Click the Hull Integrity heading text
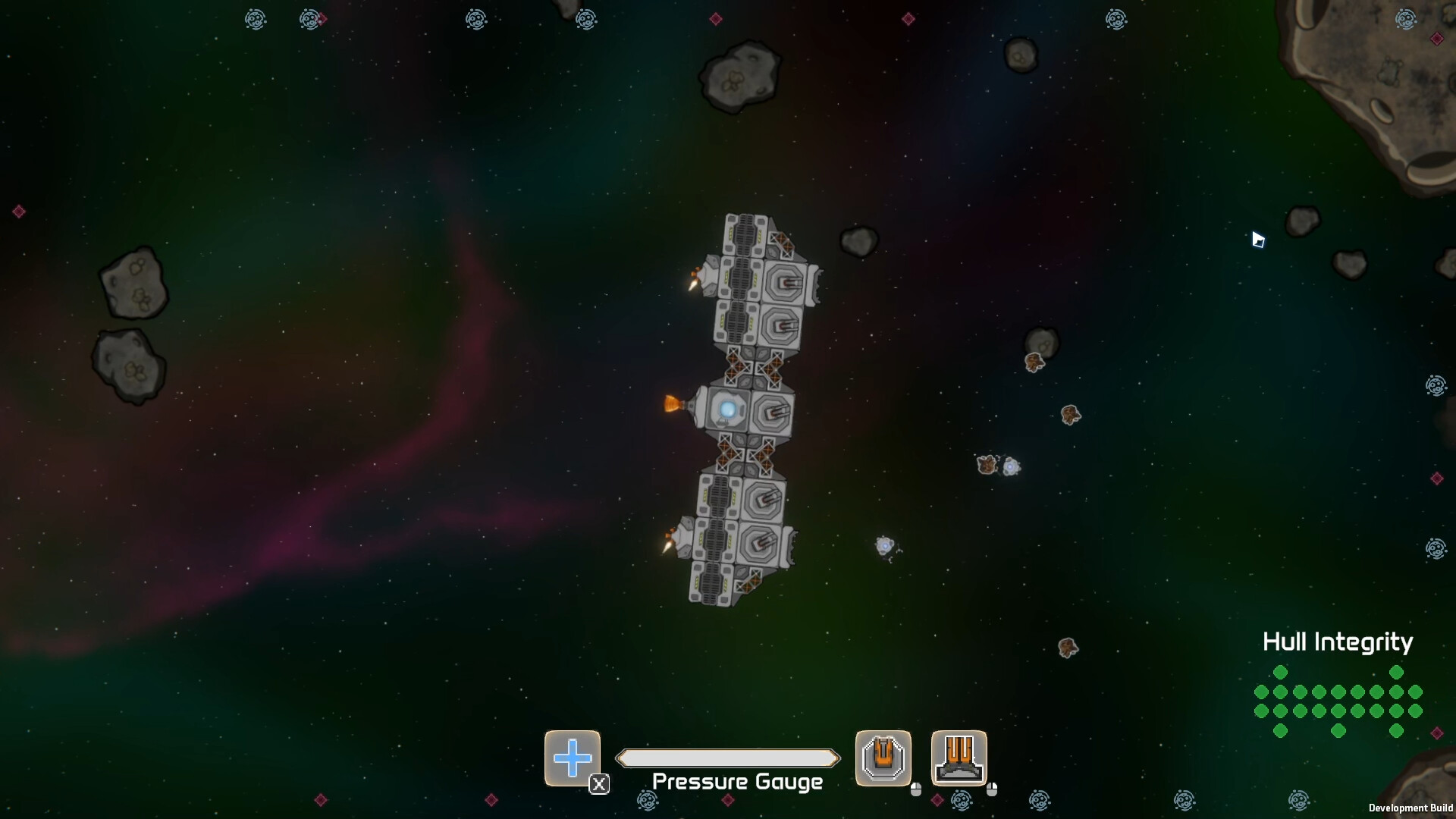The image size is (1456, 819). coord(1337,642)
